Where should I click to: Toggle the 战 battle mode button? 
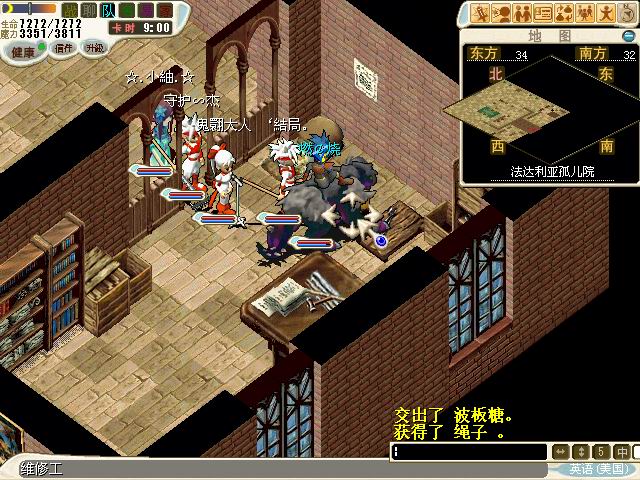[x=71, y=10]
